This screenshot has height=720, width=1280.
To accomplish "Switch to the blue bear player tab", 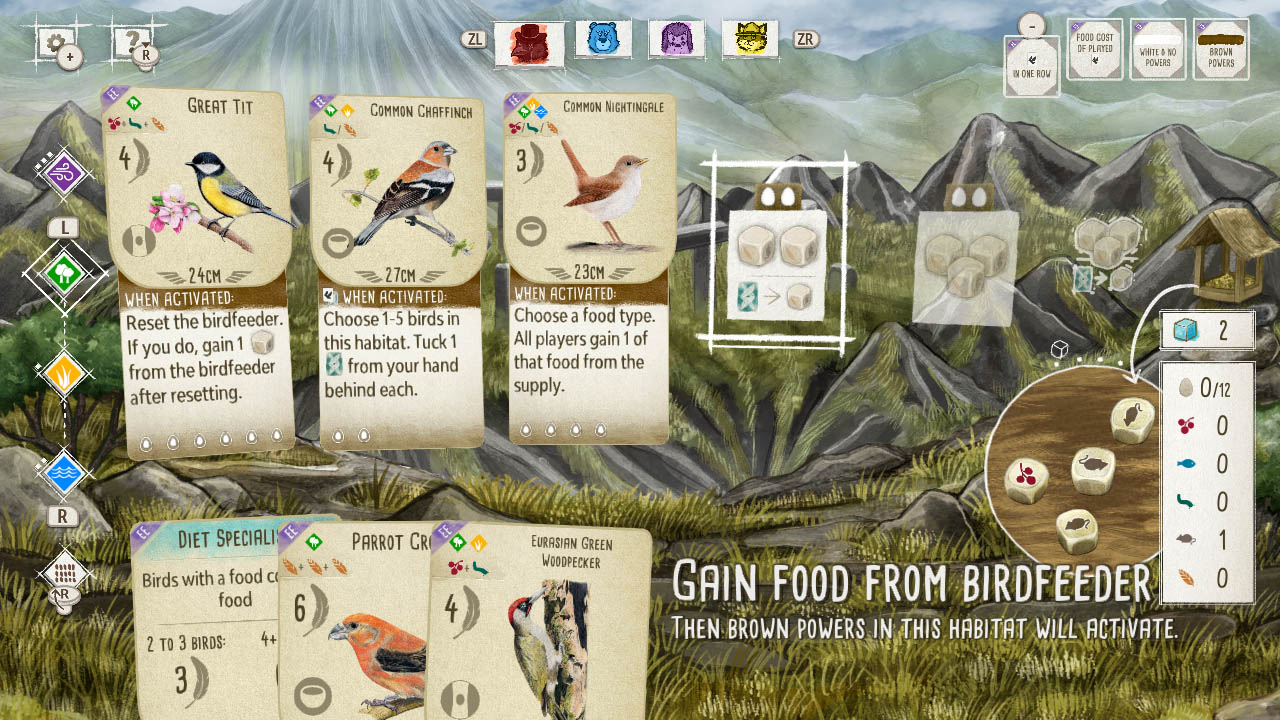I will (603, 42).
